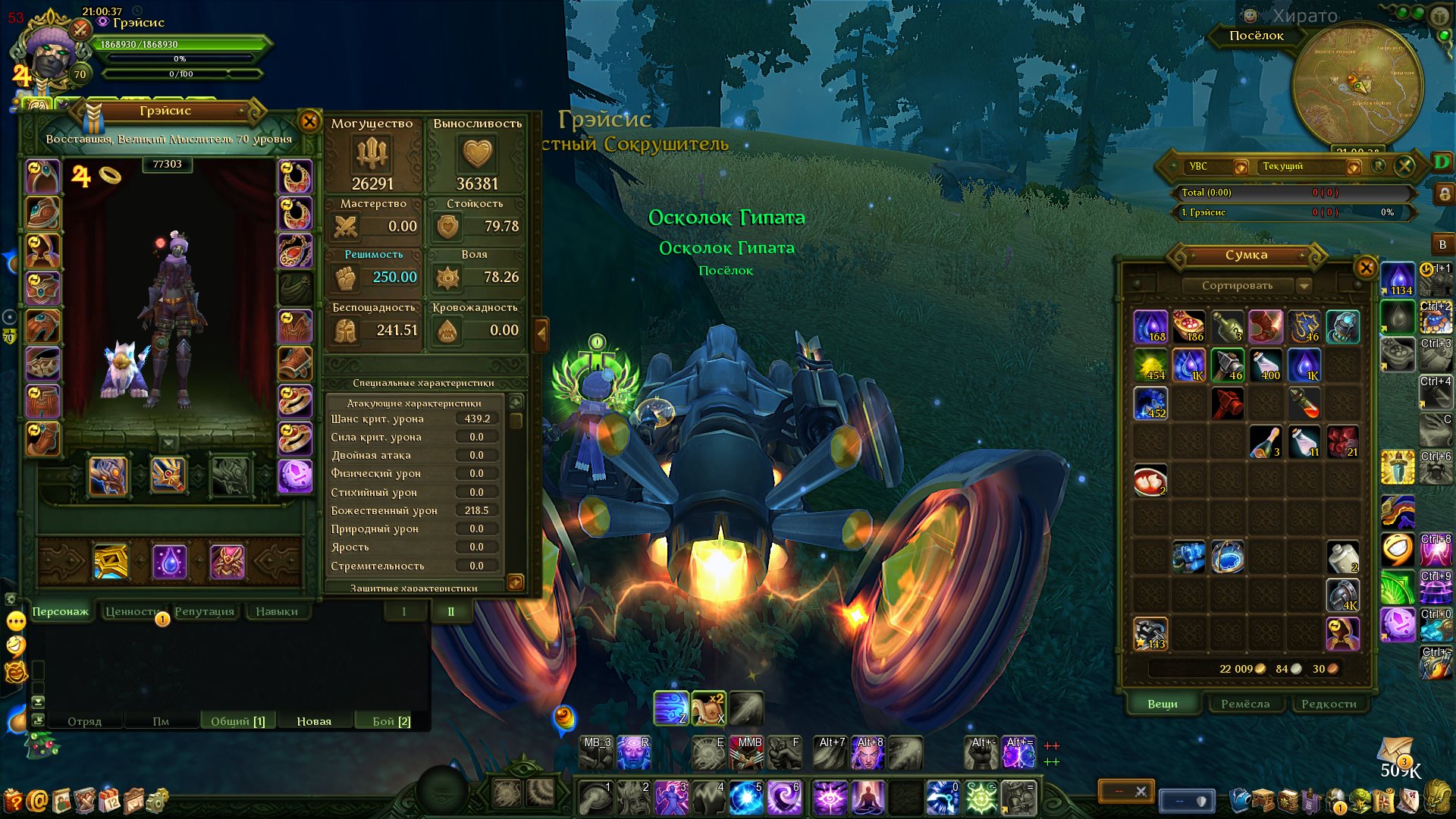Select the Бой chat tab

[x=391, y=721]
